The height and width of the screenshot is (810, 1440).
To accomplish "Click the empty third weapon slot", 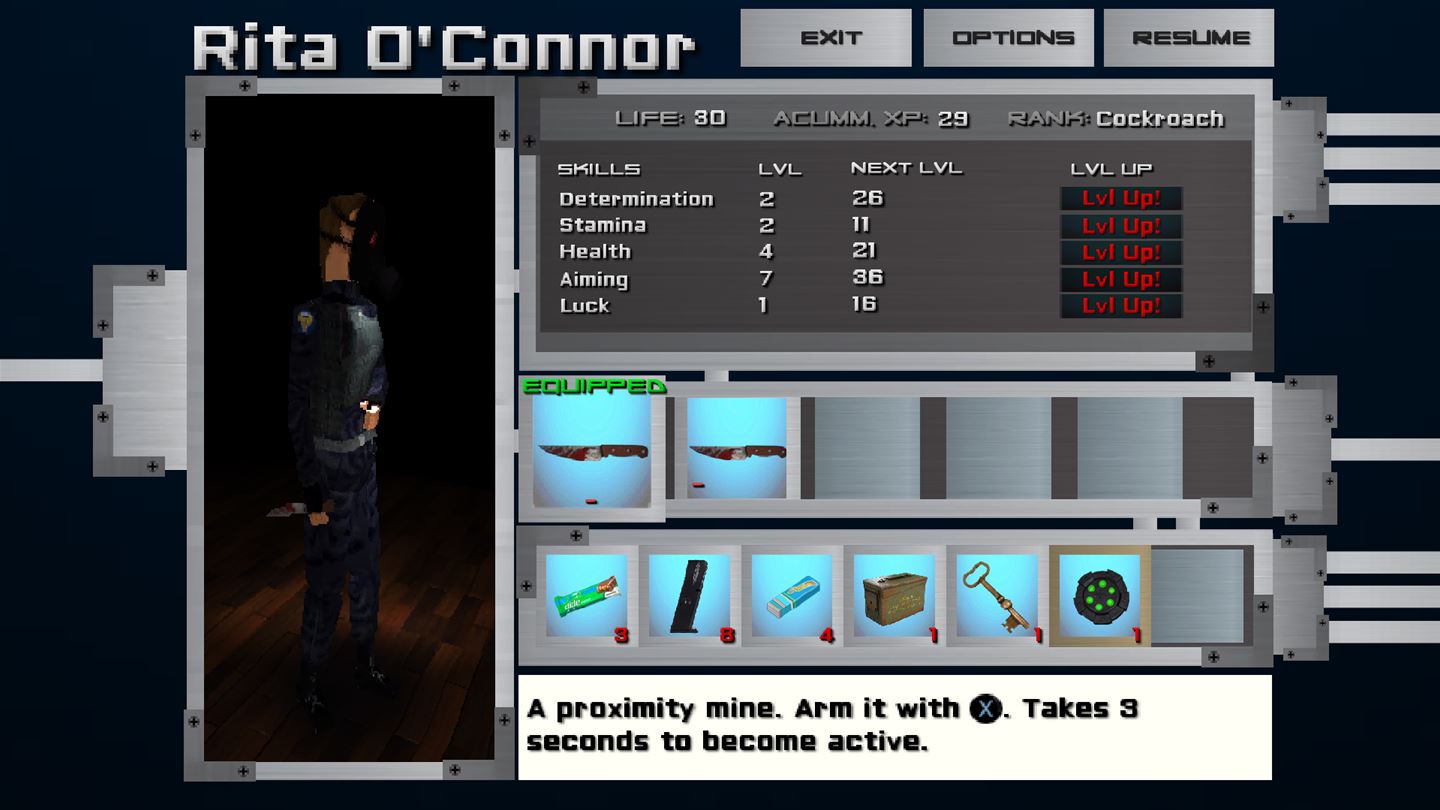I will pyautogui.click(x=866, y=450).
